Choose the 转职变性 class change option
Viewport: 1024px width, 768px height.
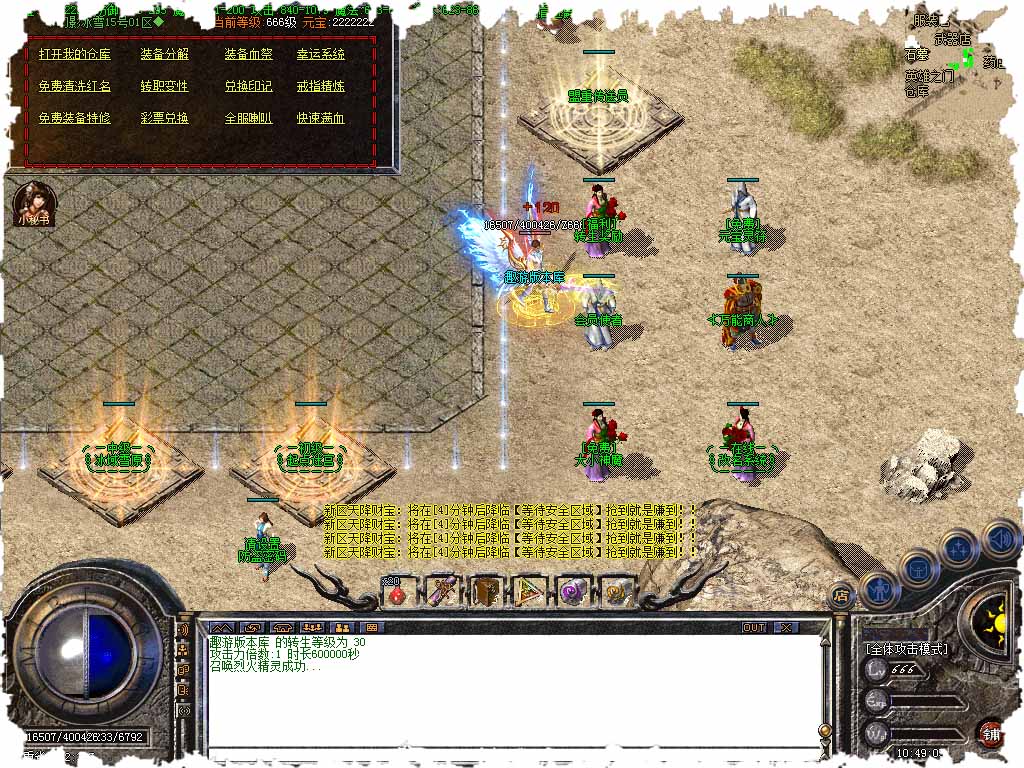point(164,86)
